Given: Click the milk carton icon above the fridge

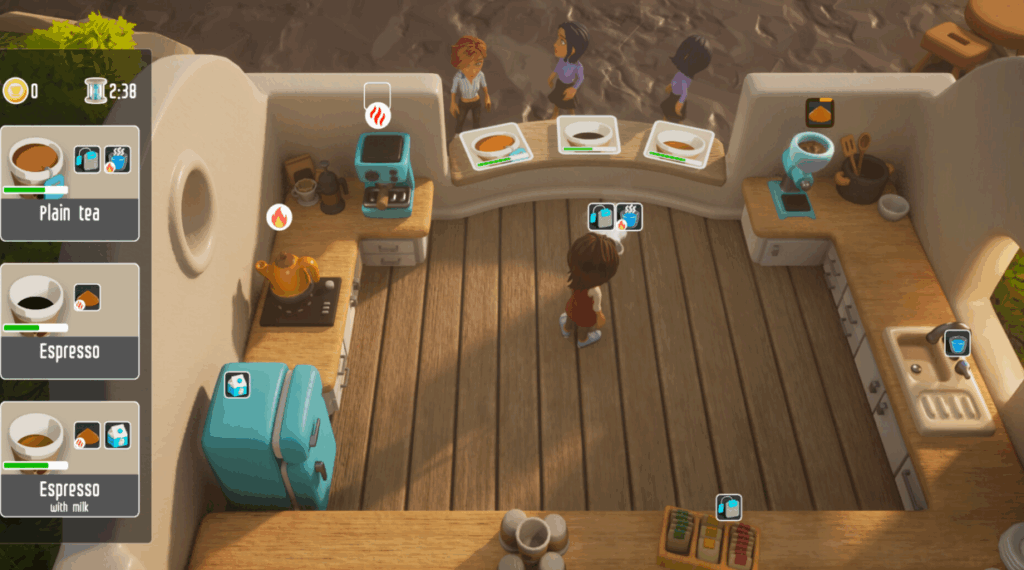Looking at the screenshot, I should (236, 385).
